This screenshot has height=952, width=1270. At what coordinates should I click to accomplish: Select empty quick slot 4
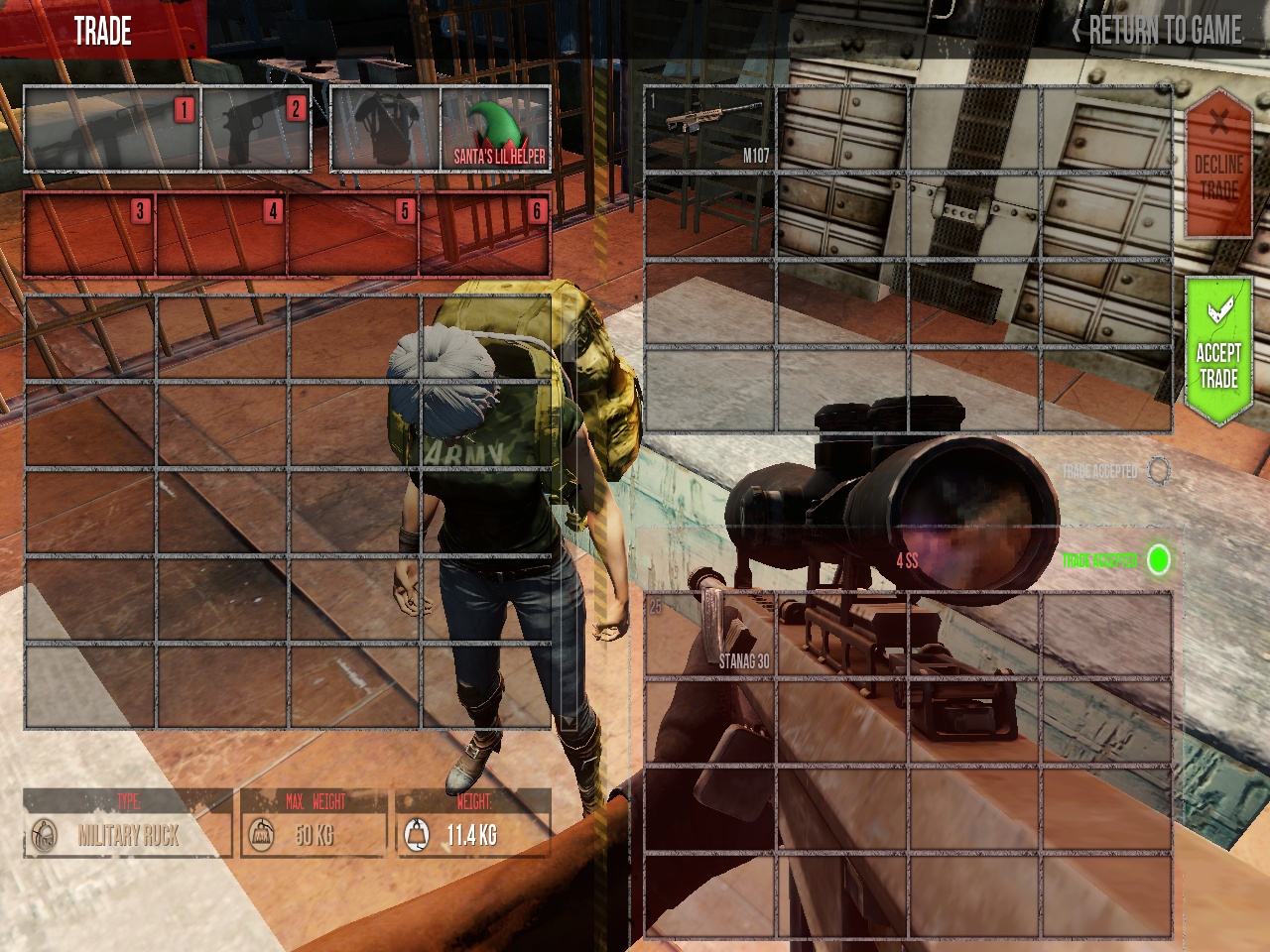(222, 235)
